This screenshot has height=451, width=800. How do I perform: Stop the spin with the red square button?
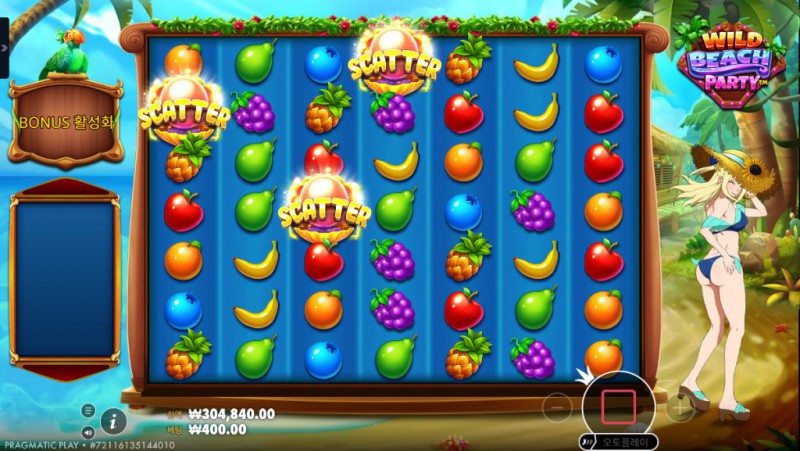(x=618, y=407)
